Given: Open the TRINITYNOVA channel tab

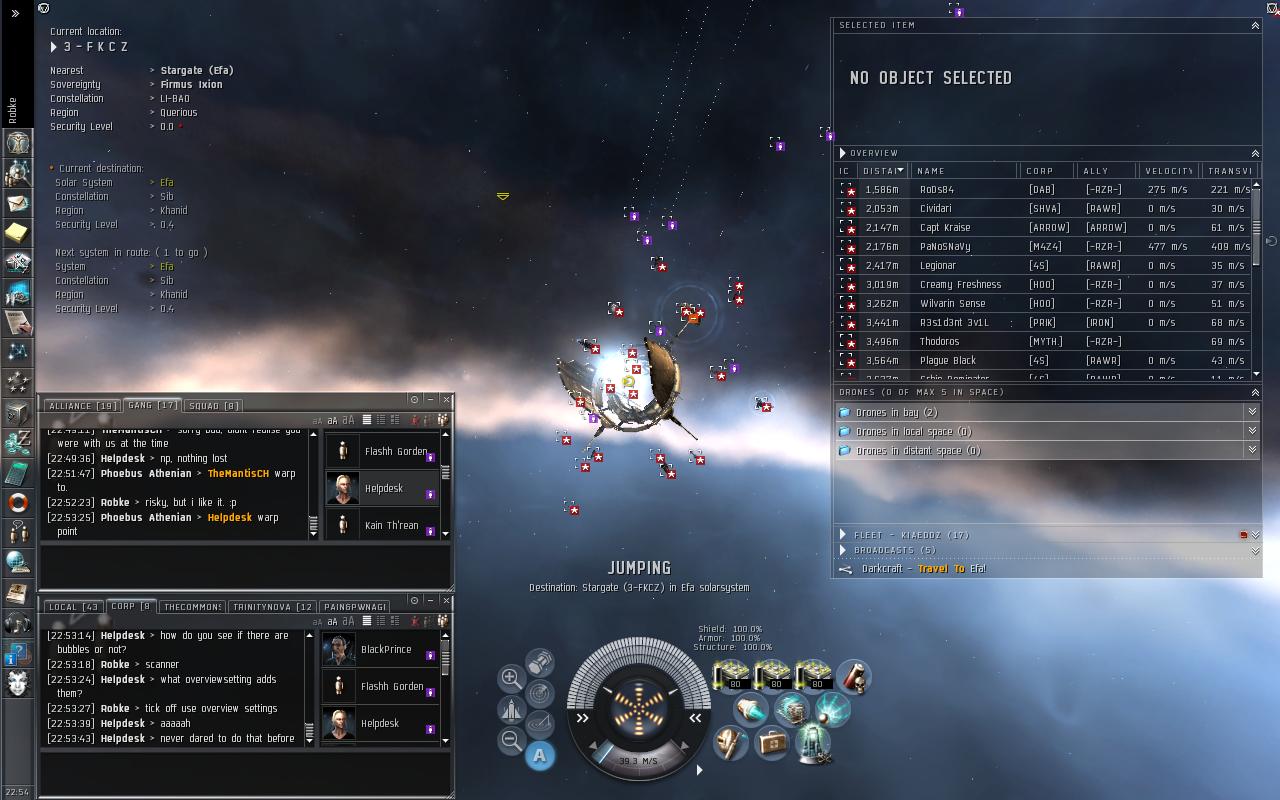Looking at the screenshot, I should pos(272,607).
